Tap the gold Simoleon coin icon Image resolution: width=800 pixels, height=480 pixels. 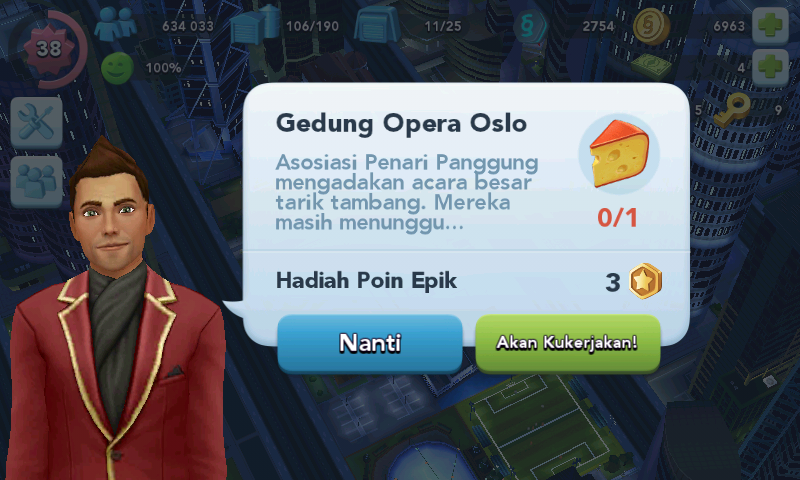point(651,25)
